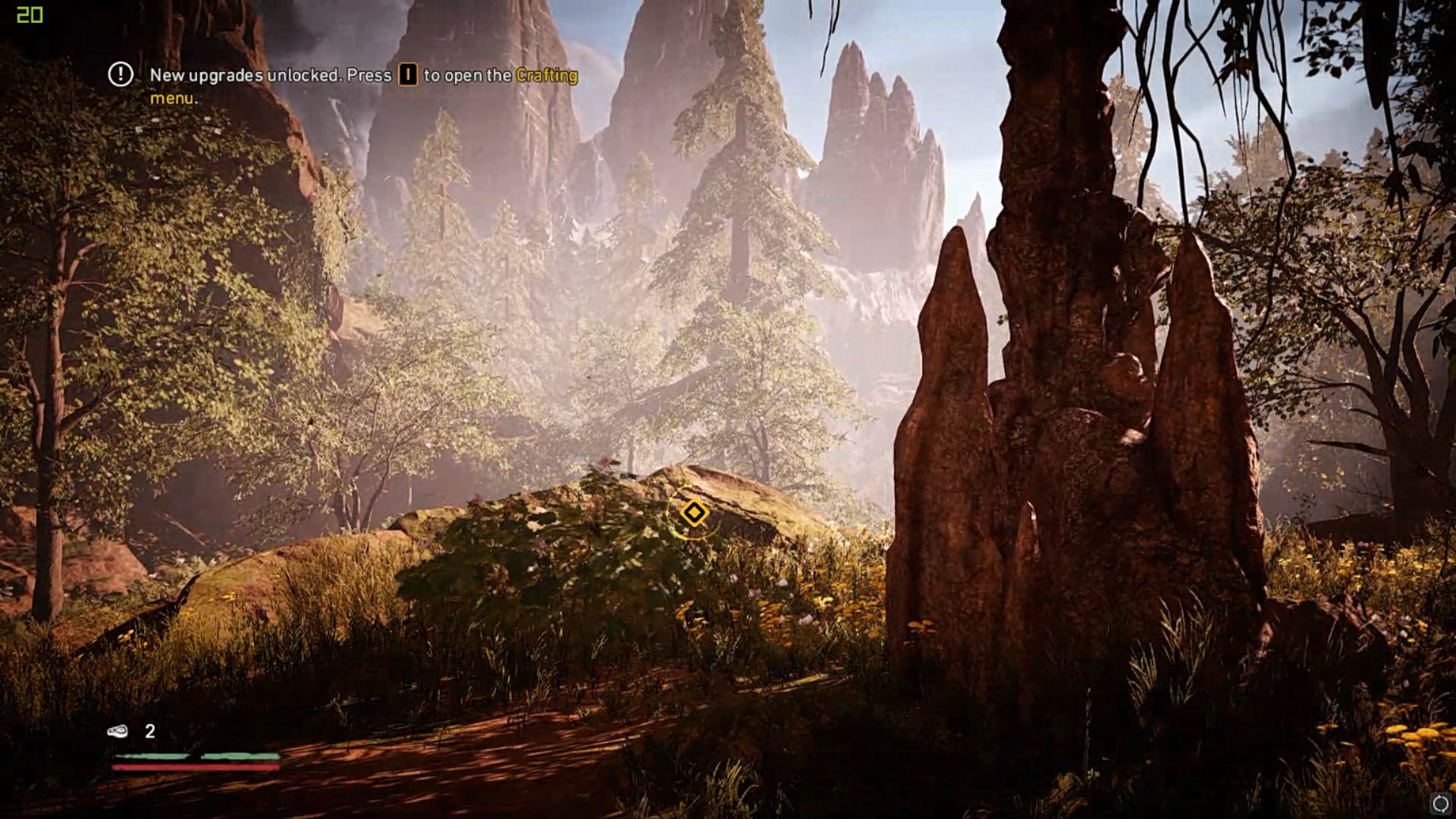Screen dimensions: 1456x819
Task: Click the exclamation mark notification icon
Action: click(121, 74)
